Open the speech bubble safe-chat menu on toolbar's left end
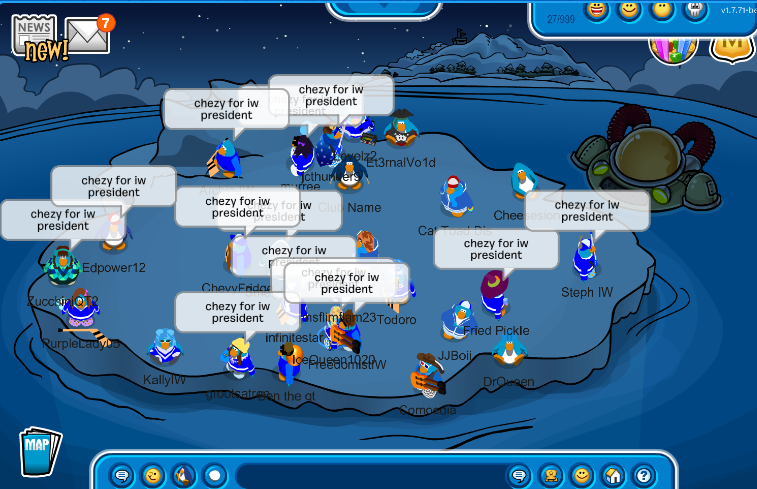Image resolution: width=757 pixels, height=489 pixels. point(122,475)
